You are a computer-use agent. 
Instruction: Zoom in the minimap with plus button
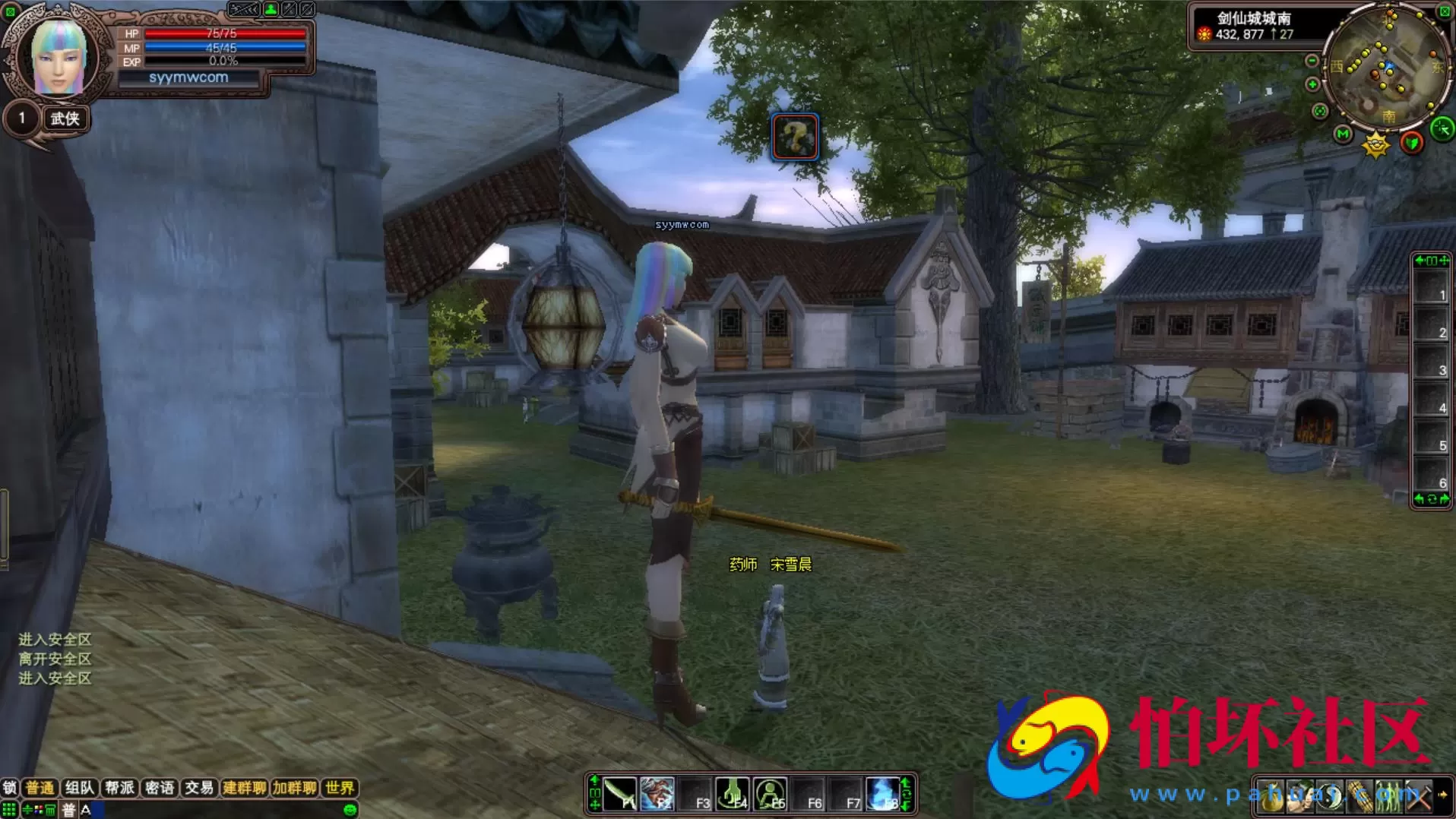click(1312, 84)
